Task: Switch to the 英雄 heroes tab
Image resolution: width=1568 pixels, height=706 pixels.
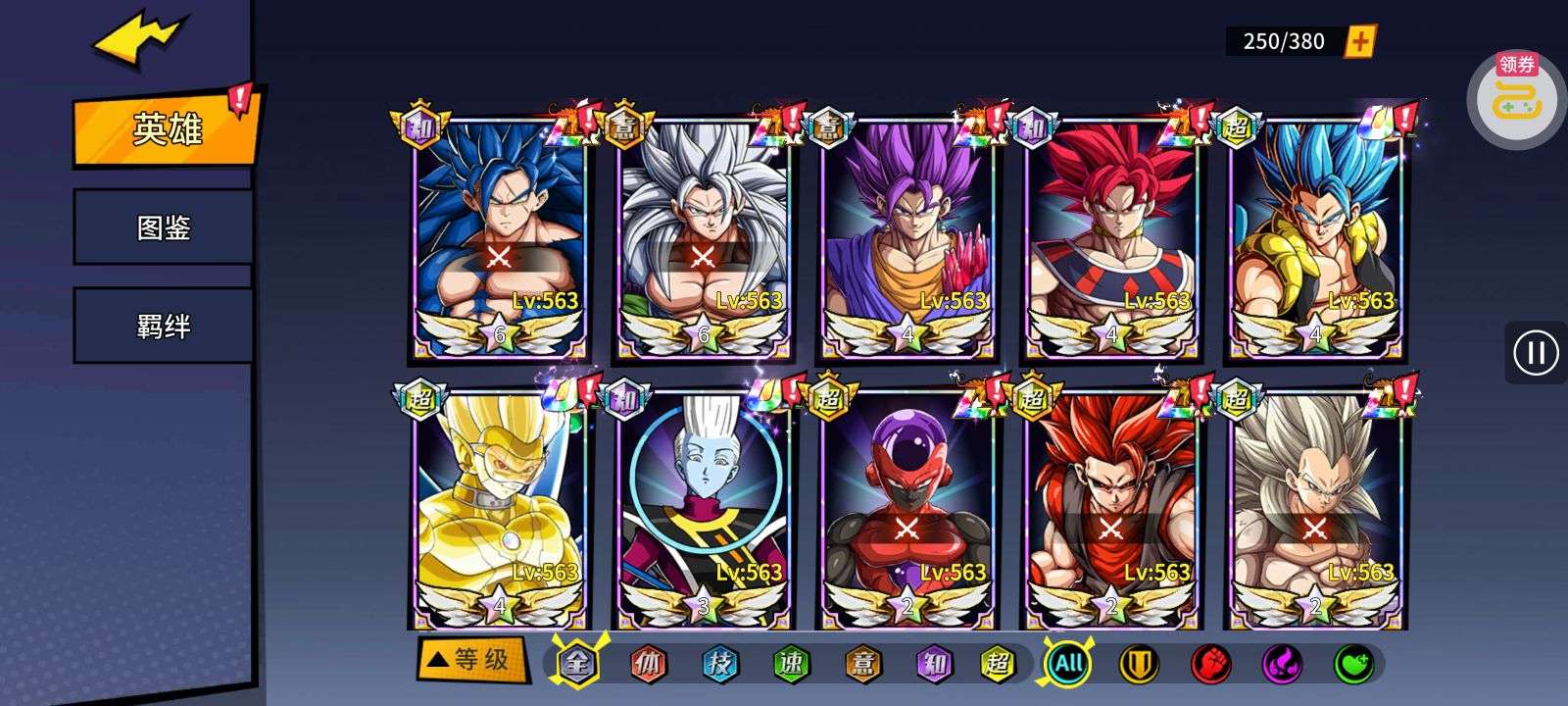Action: (x=165, y=129)
